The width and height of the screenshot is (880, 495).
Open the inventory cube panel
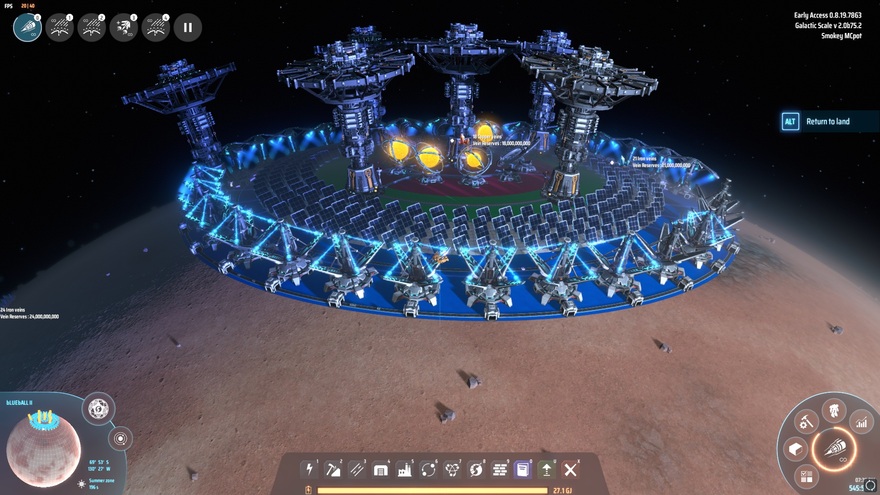[x=795, y=449]
